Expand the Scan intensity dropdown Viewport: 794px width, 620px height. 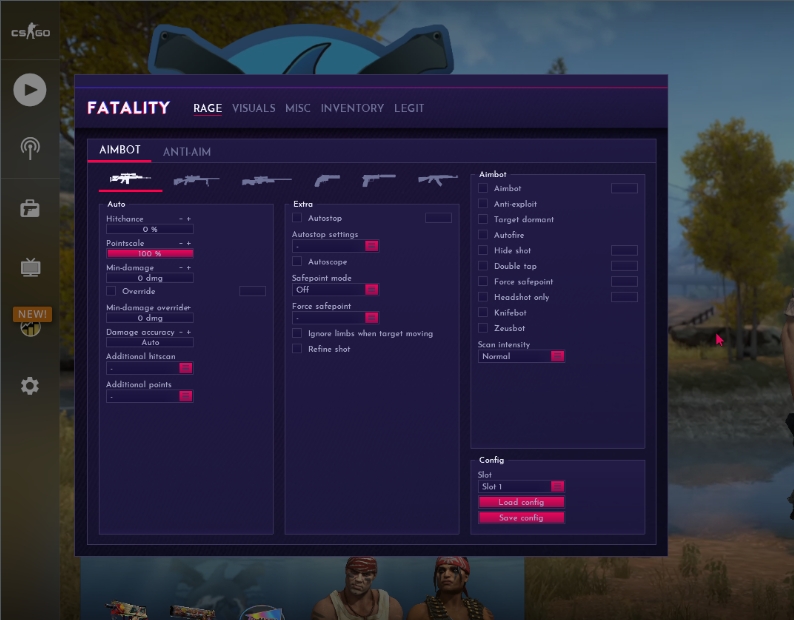coord(521,356)
